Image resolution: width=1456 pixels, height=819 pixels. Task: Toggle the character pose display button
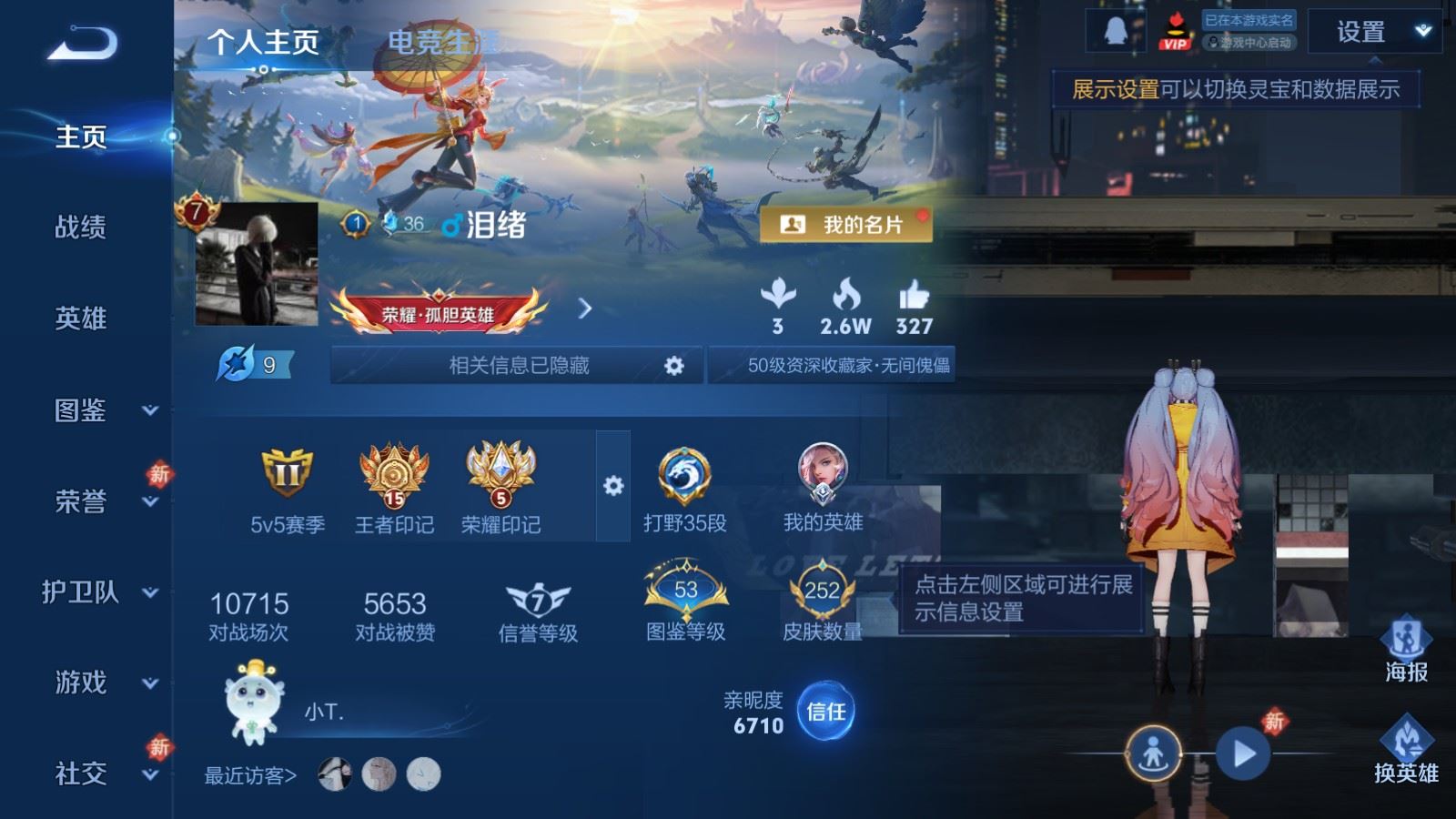[x=1152, y=753]
